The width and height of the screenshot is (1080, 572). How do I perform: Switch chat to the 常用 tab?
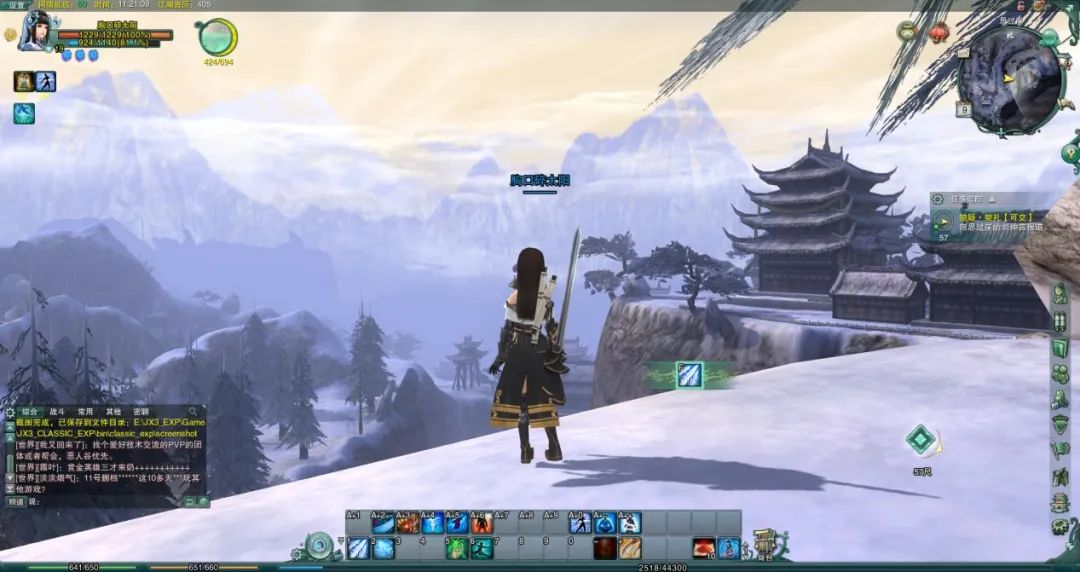pos(86,411)
